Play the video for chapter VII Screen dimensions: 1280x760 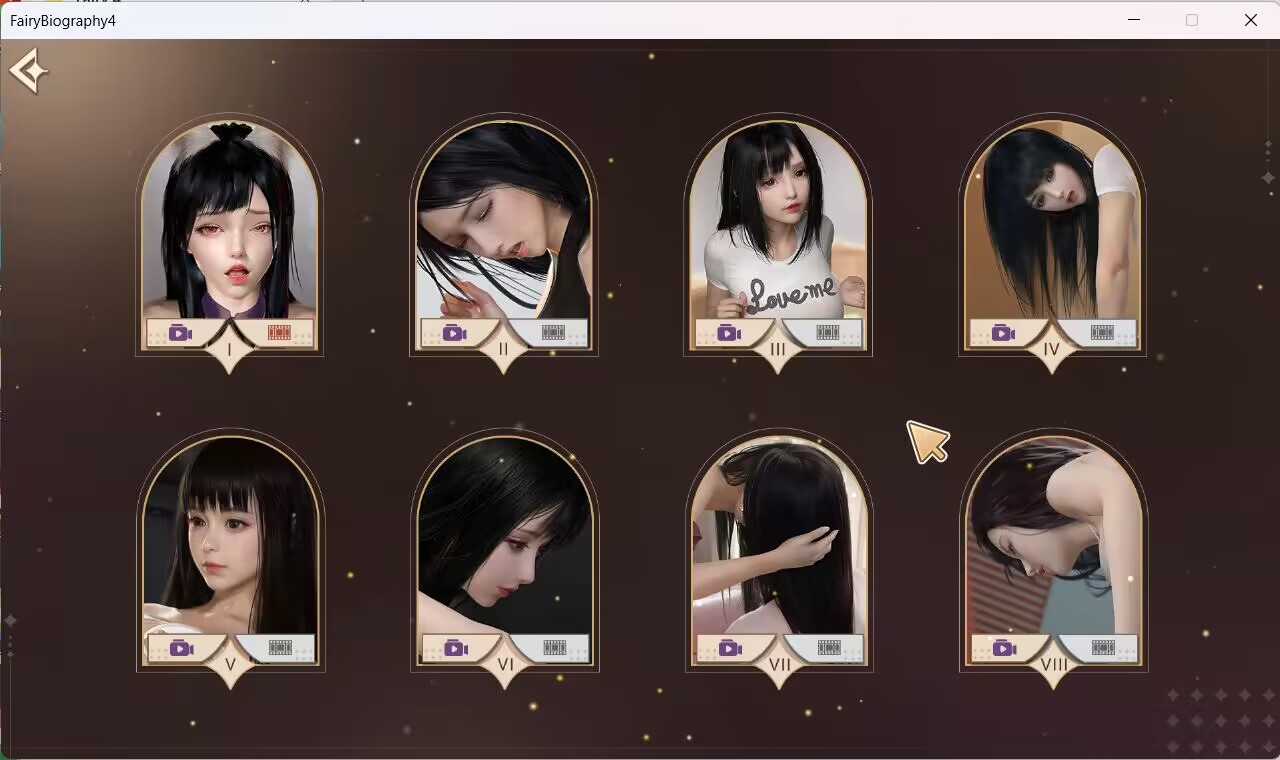pos(729,647)
